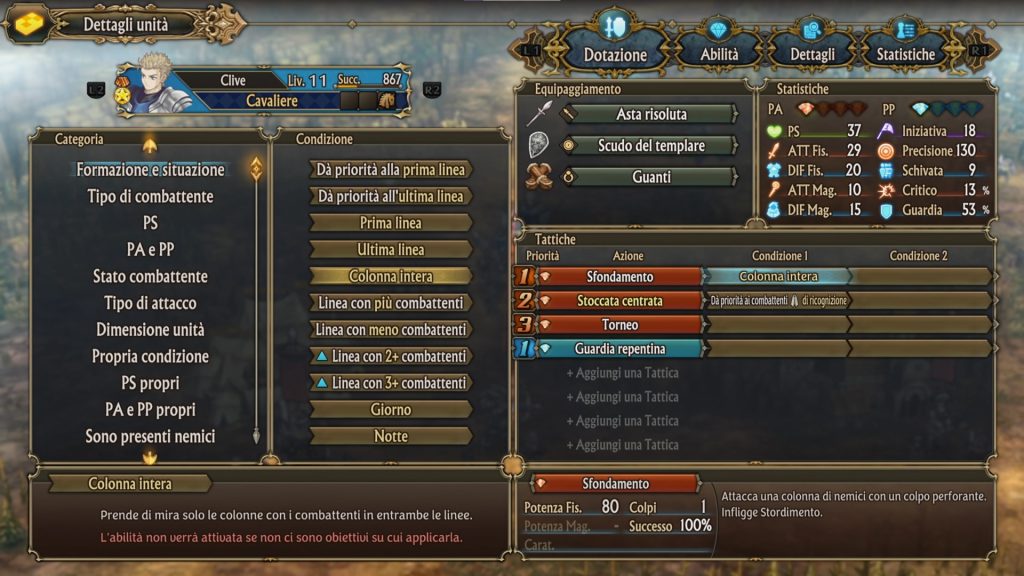
Task: Pick the Dimensione unità category
Action: [x=150, y=329]
